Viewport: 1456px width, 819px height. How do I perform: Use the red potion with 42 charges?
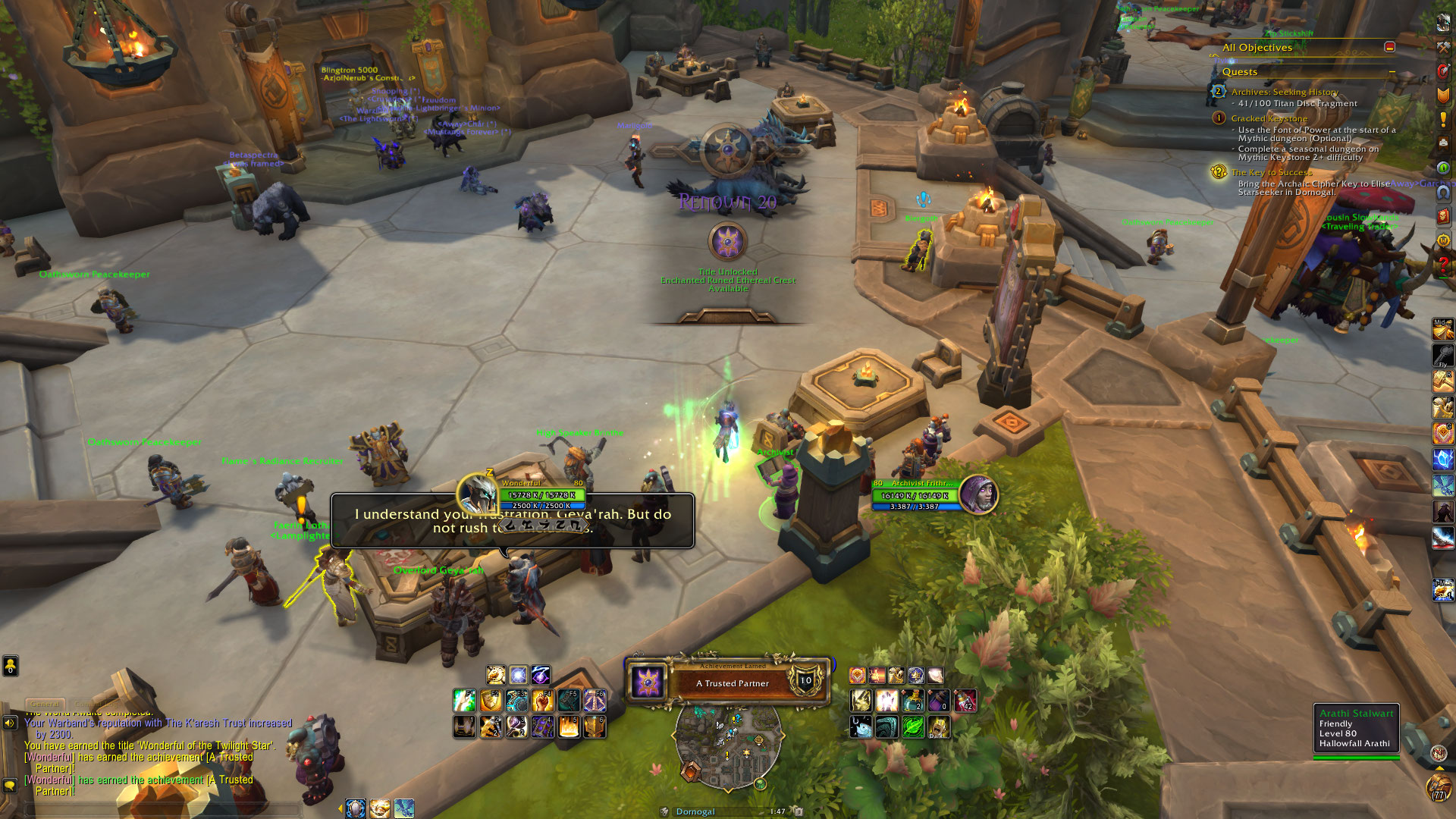[x=965, y=700]
